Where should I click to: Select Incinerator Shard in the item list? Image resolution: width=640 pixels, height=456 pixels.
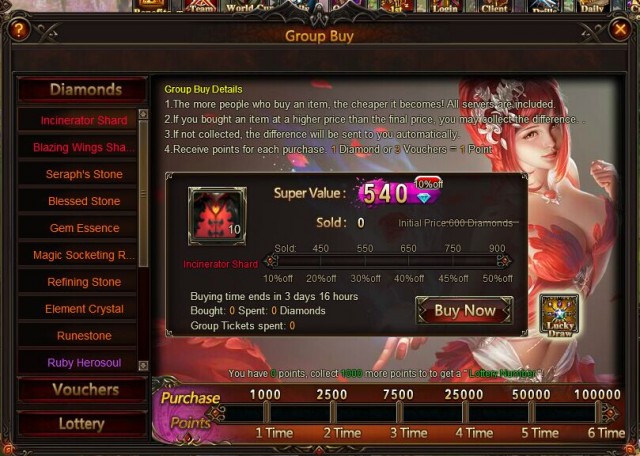(x=83, y=120)
